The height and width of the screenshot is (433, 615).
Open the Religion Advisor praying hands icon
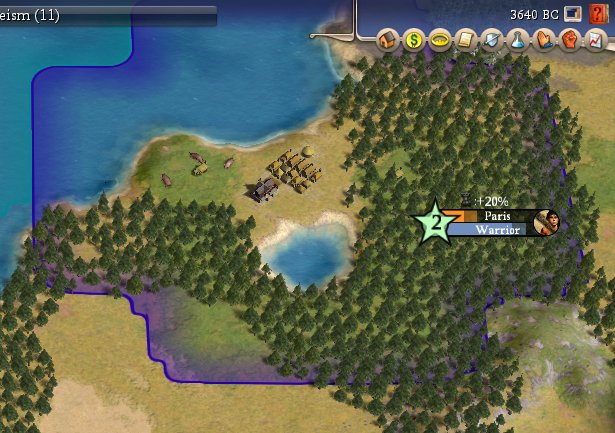542,41
